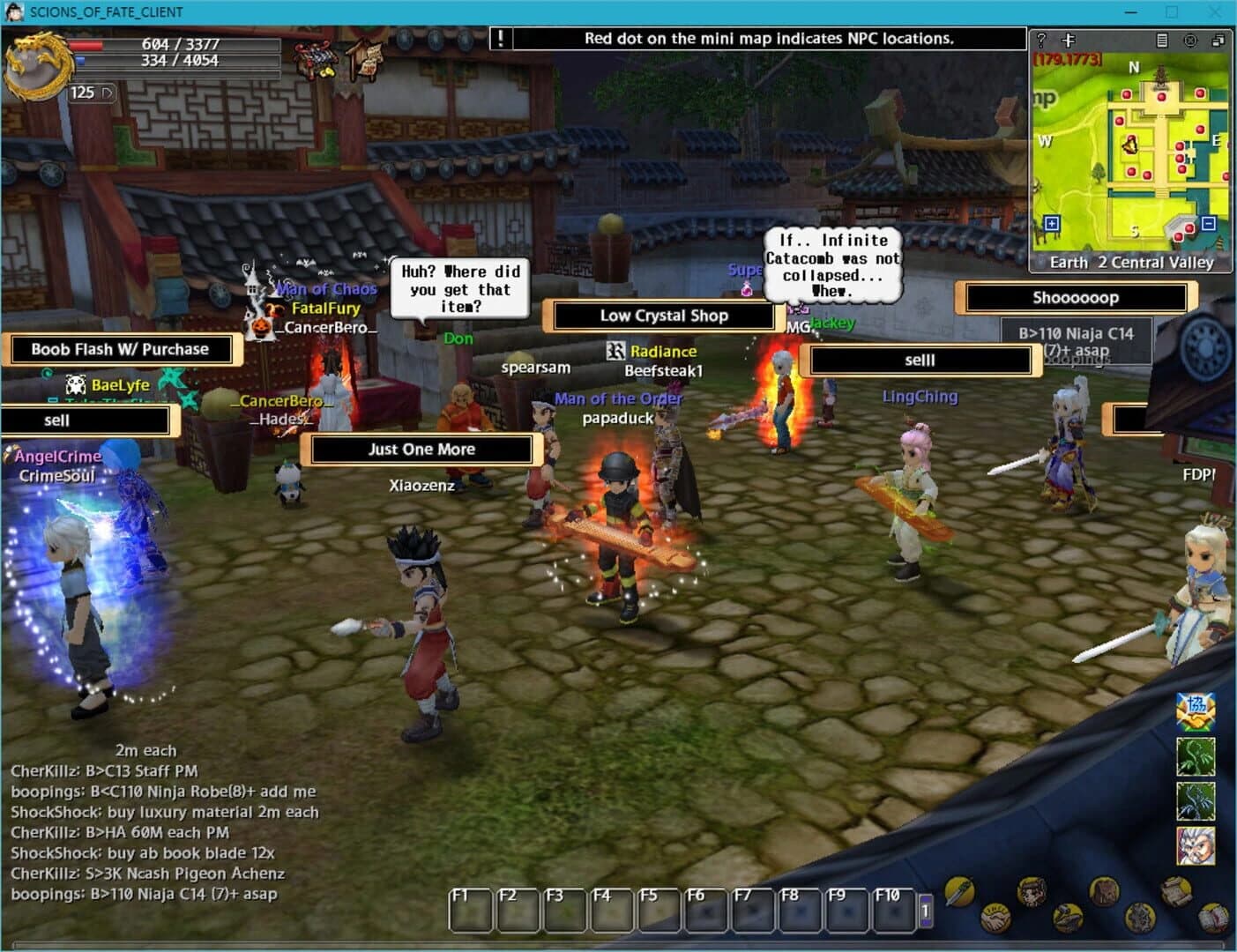Open the dagger inventory icon at bottom right

tap(958, 891)
